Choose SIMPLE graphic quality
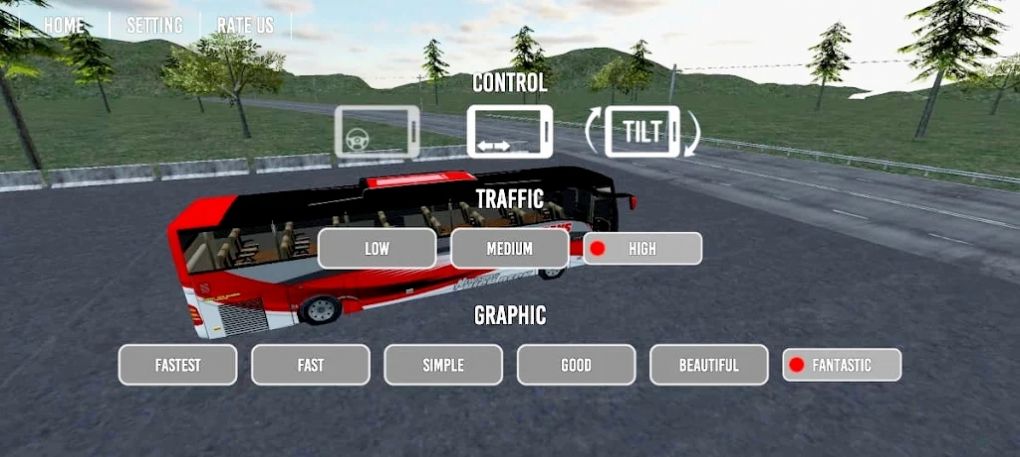The image size is (1020, 457). tap(443, 365)
